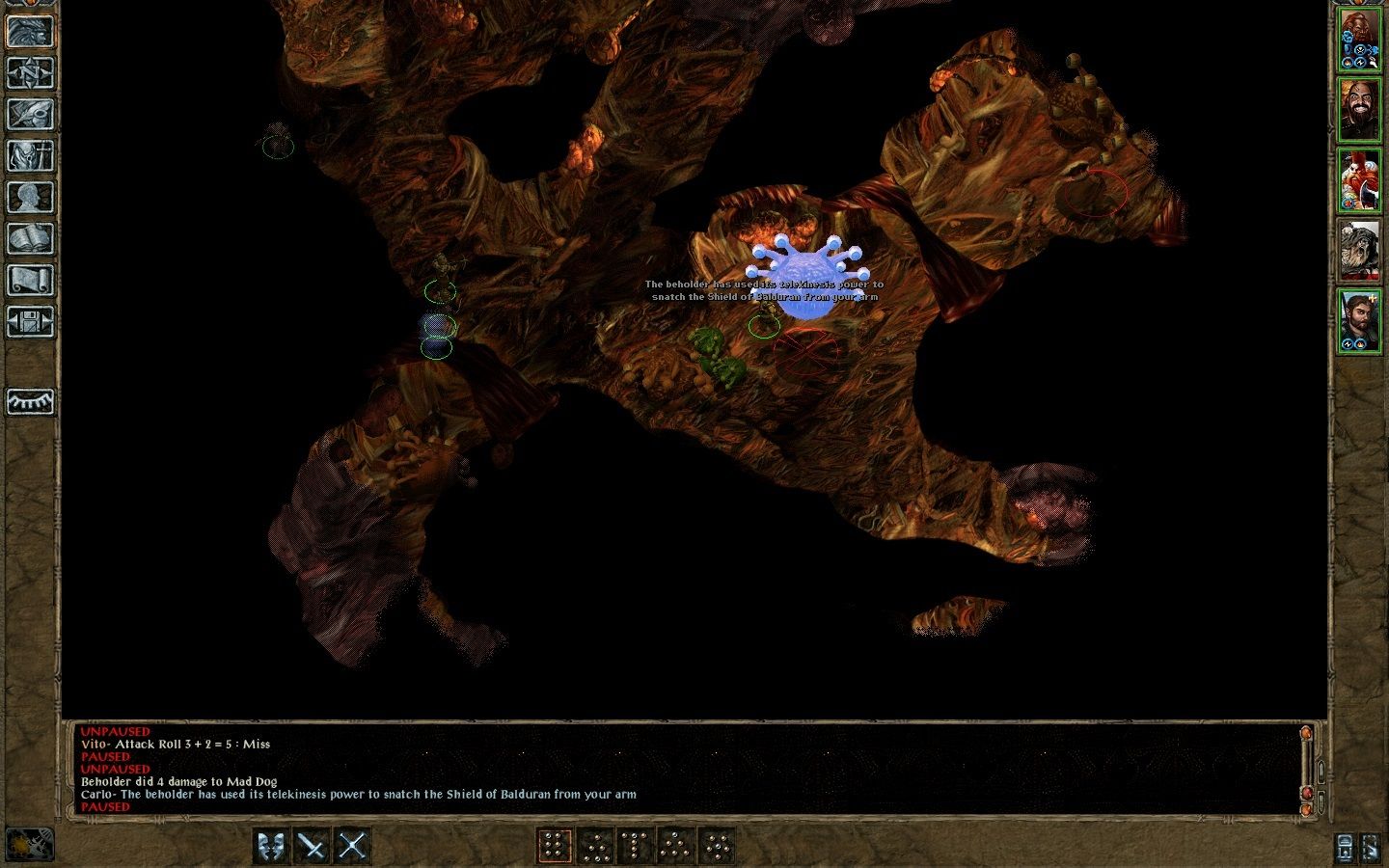
Task: Open the Inventory screen
Action: coord(31,154)
